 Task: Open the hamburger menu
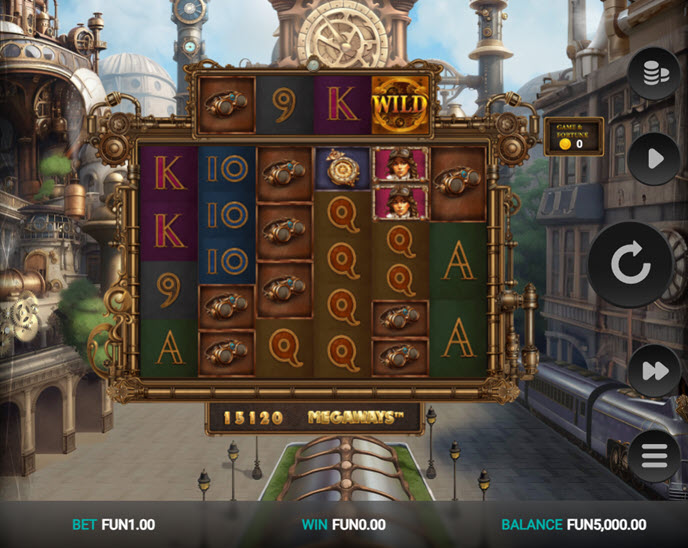pyautogui.click(x=654, y=457)
